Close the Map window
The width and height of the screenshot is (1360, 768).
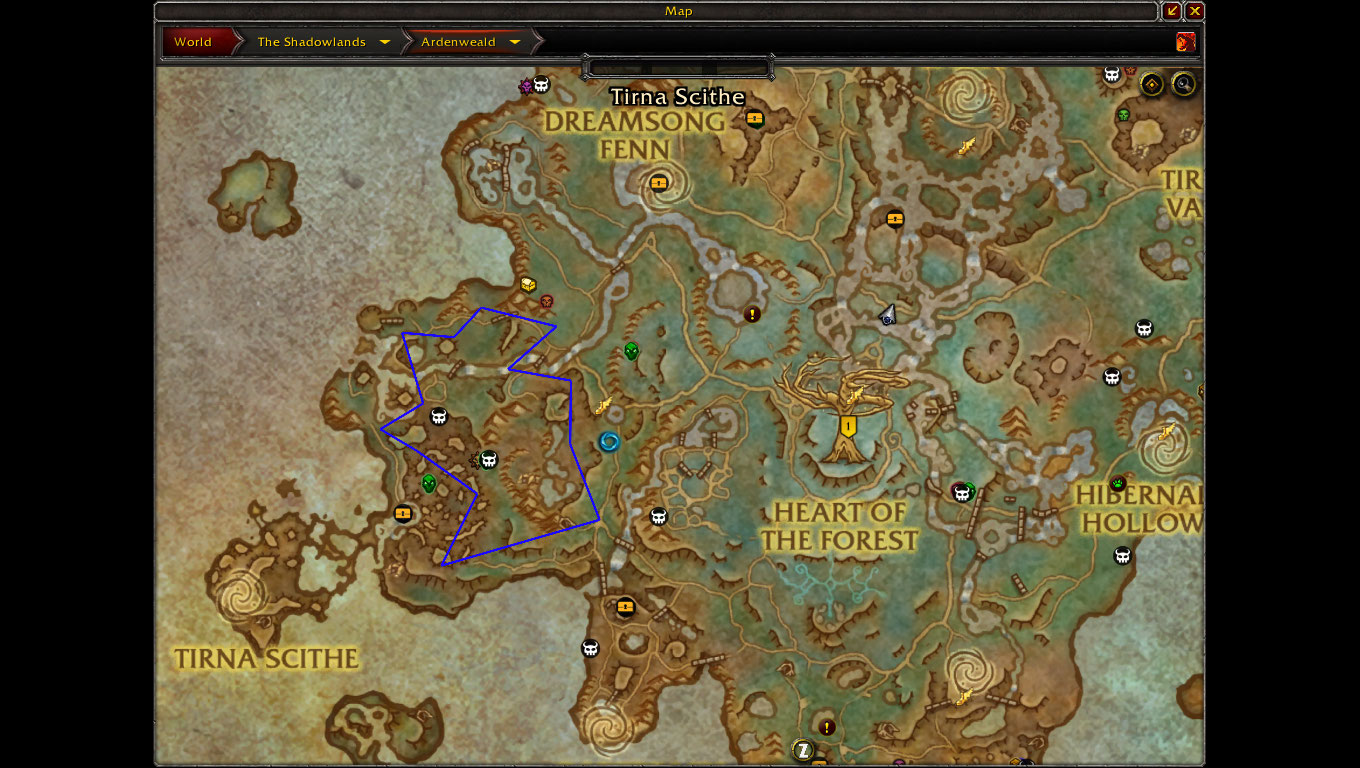click(x=1195, y=11)
